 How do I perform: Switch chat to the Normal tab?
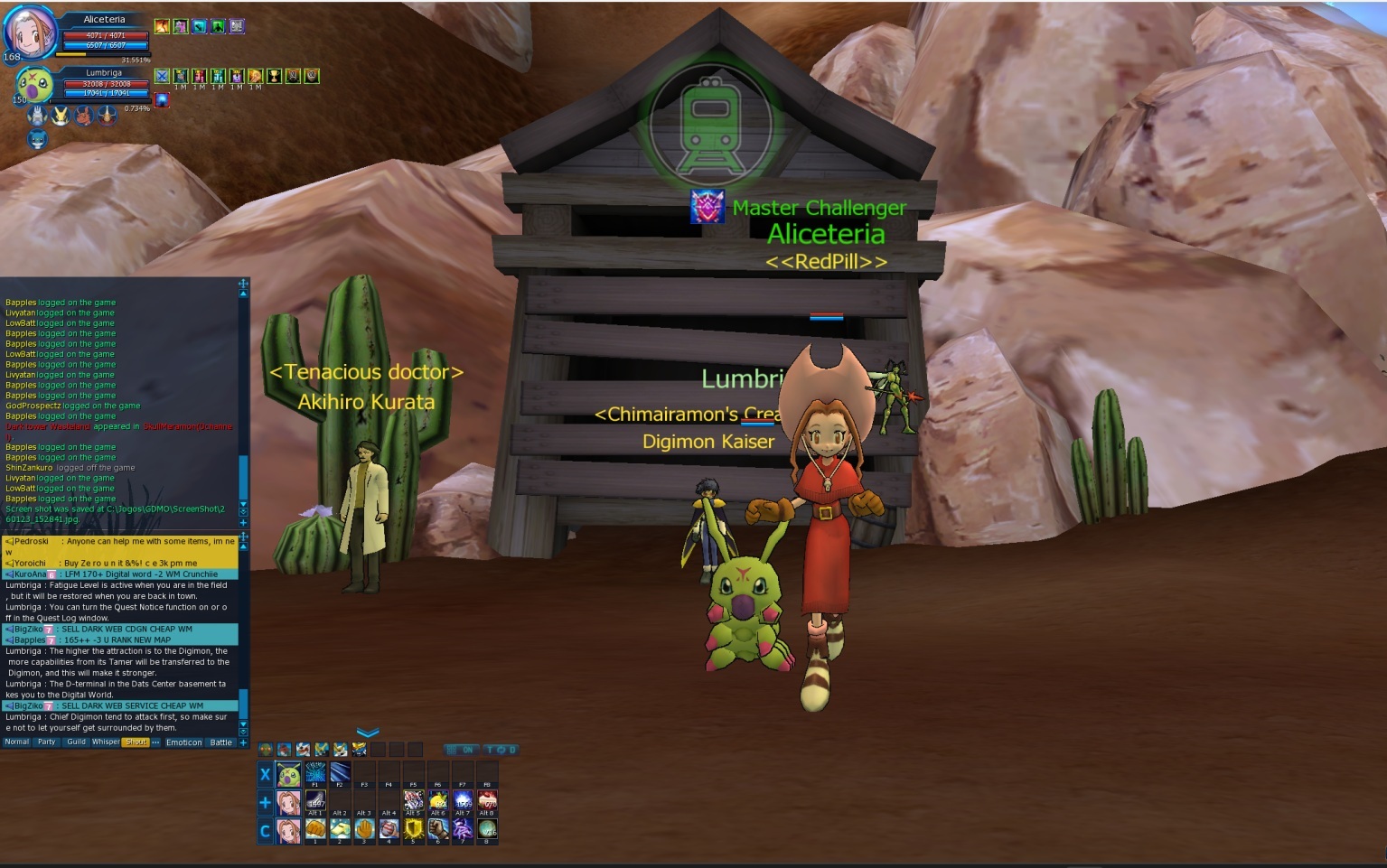16,742
